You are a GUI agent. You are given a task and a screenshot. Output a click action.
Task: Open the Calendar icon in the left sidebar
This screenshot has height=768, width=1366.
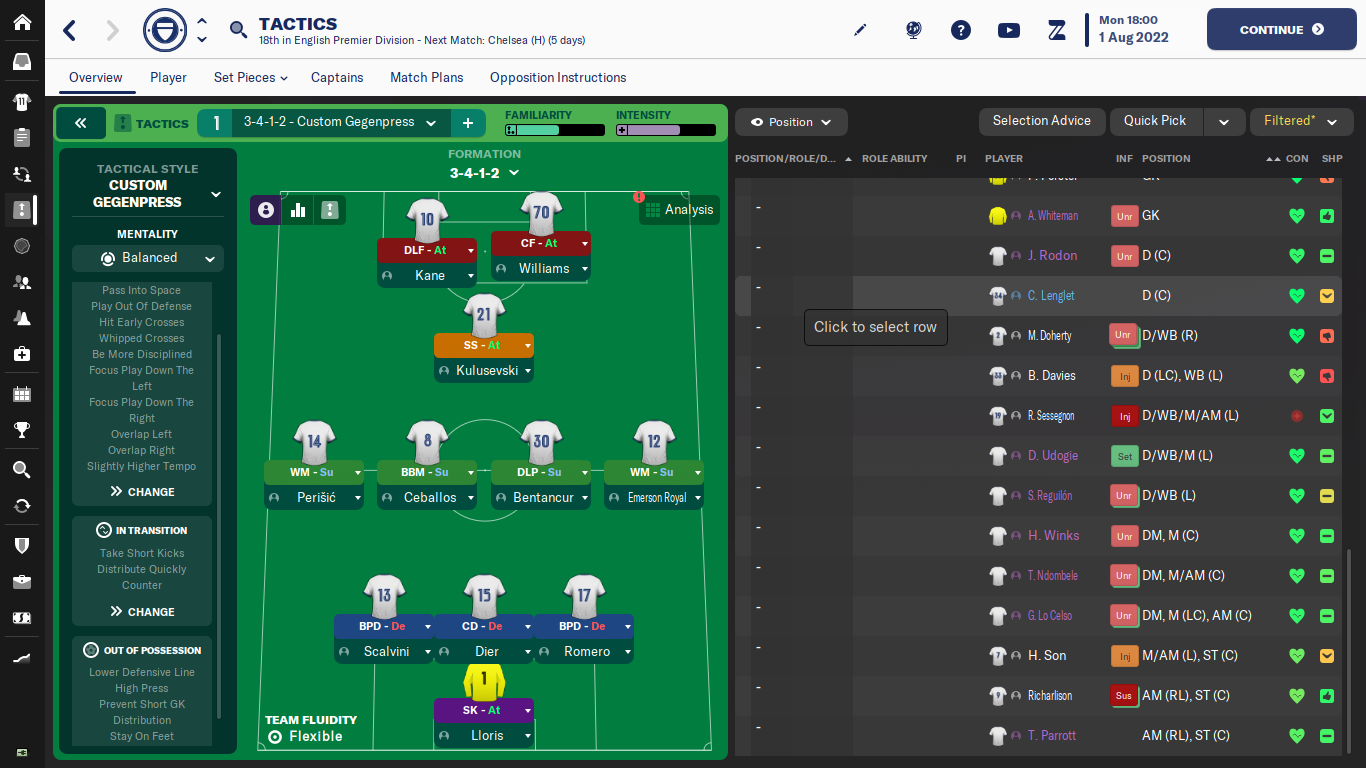21,393
